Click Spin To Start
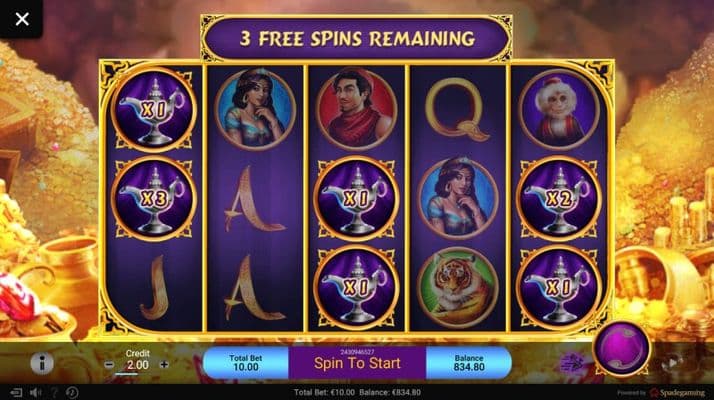This screenshot has width=714, height=400. (357, 362)
